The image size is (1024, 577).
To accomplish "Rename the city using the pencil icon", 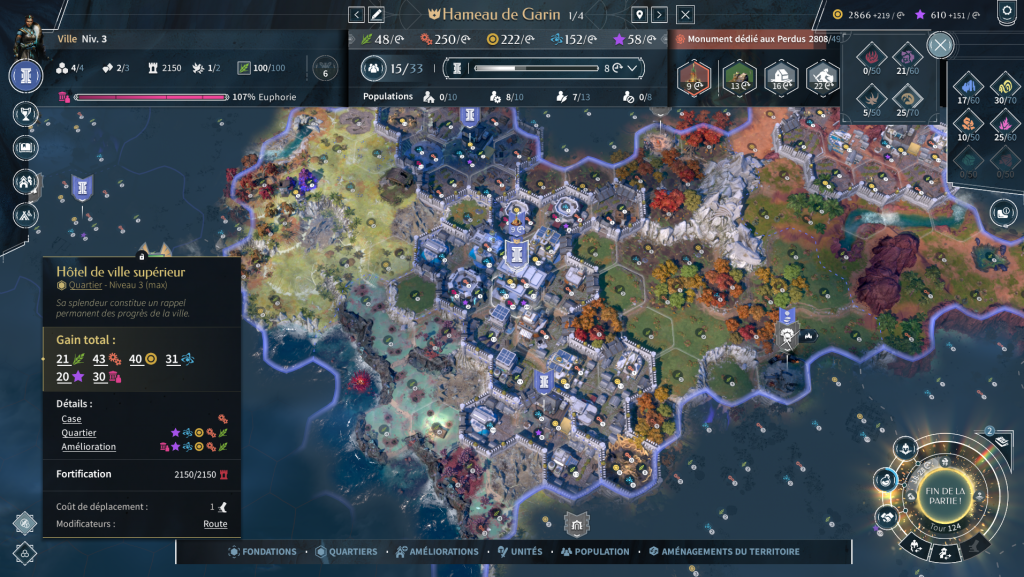I will (x=377, y=14).
